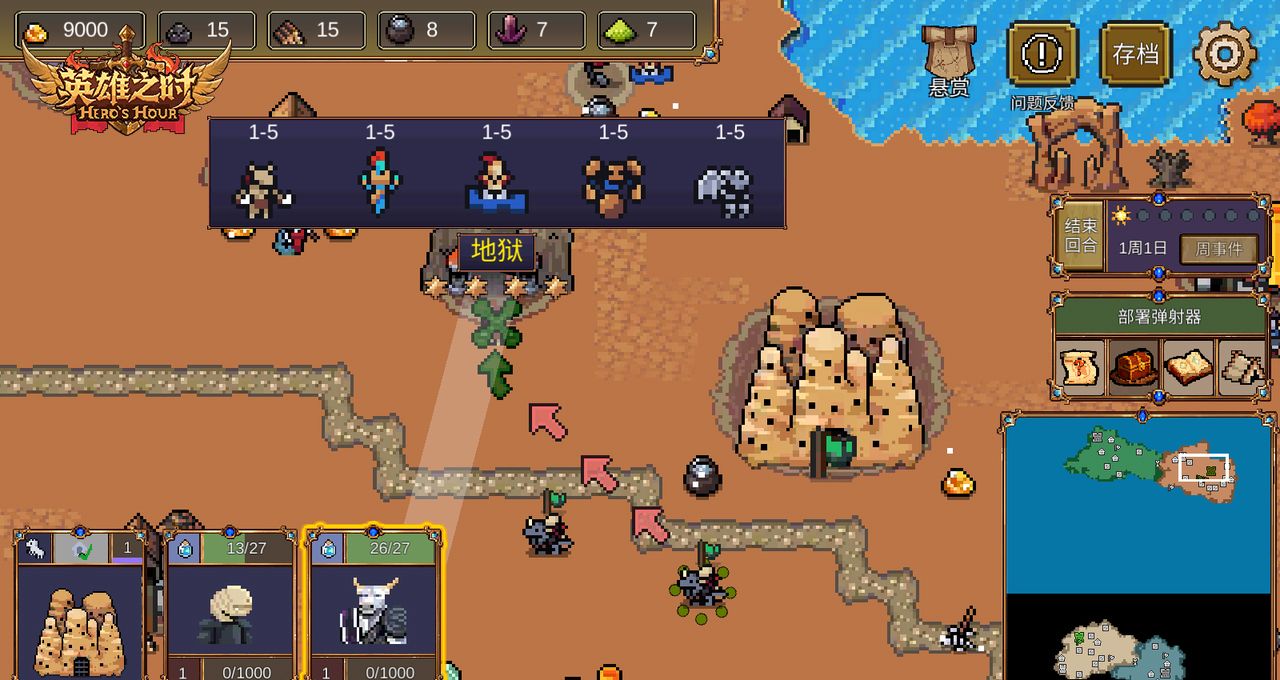Click the 地狱 town name label
This screenshot has width=1280, height=680.
pos(496,252)
